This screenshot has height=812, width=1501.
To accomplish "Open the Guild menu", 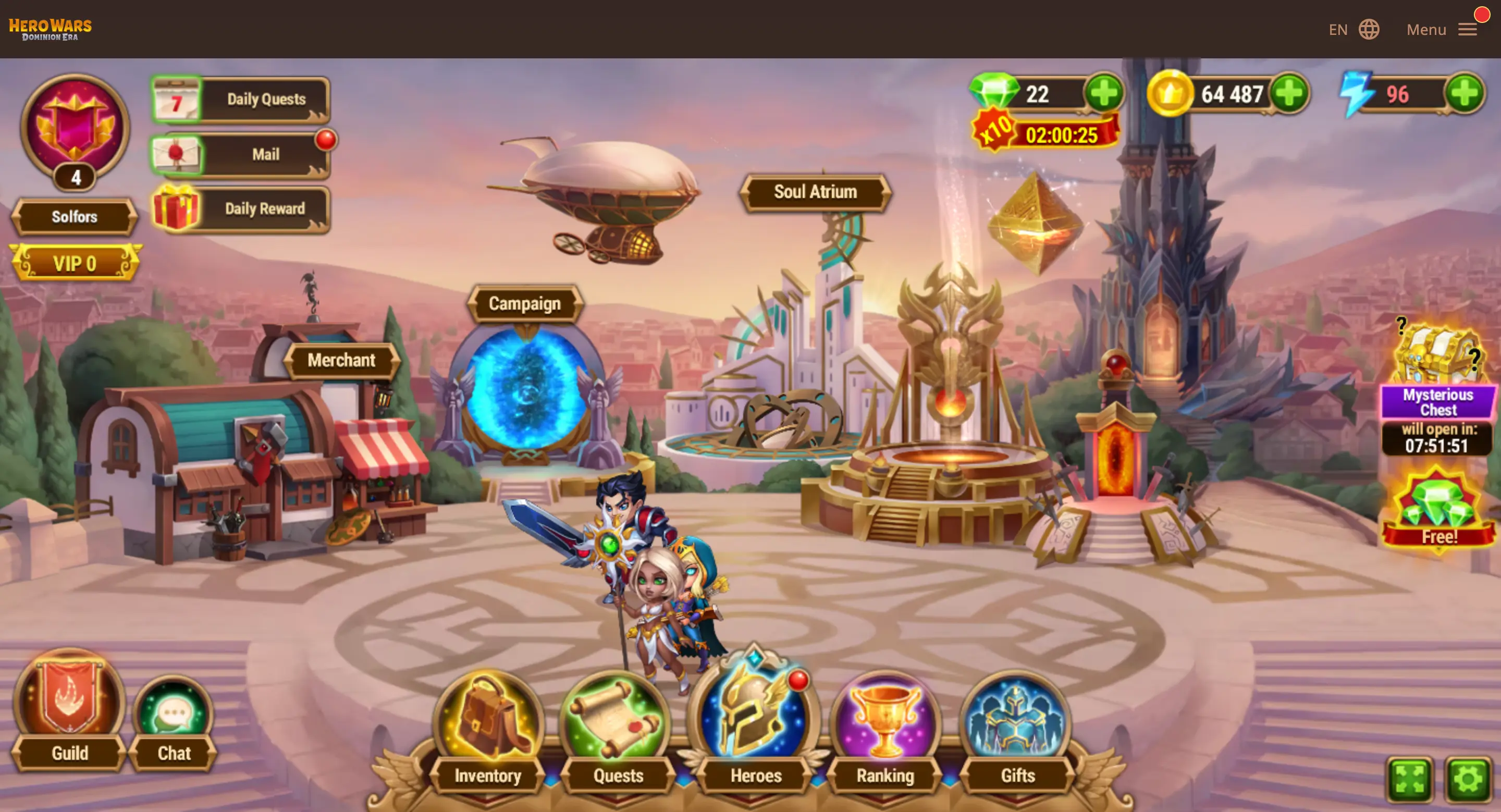I will coord(70,711).
